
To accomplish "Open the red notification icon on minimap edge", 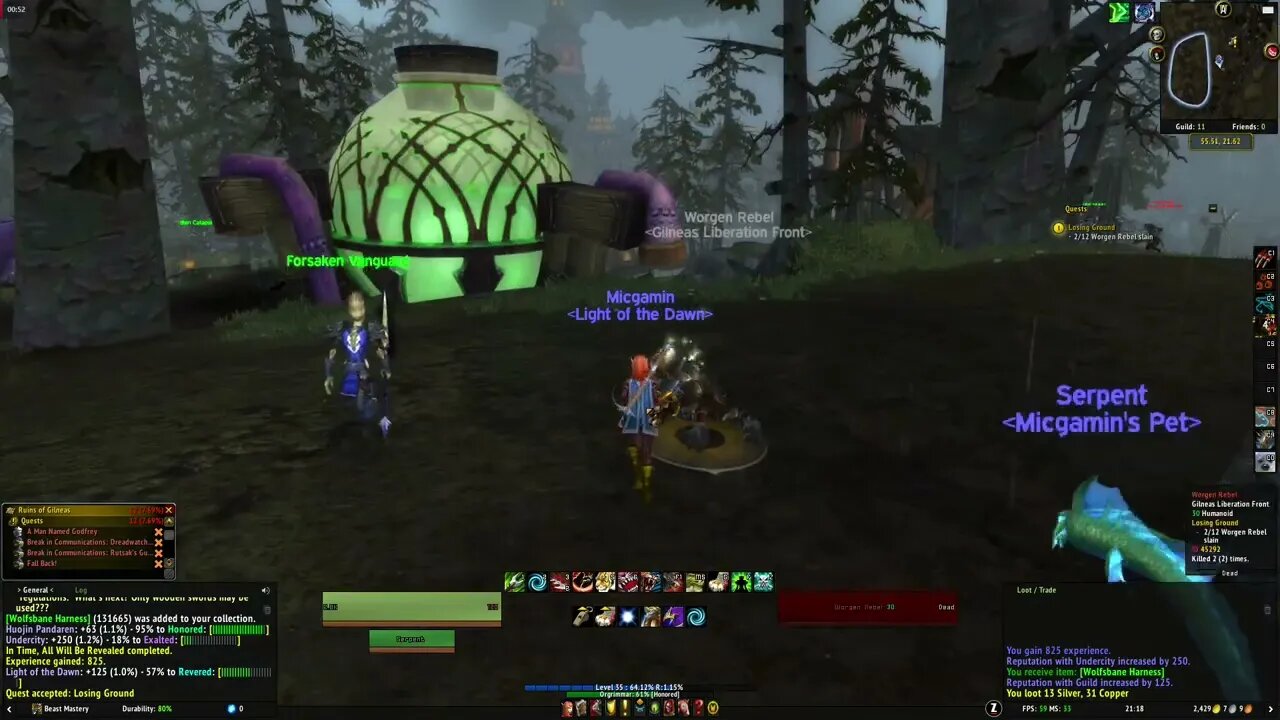I will click(1270, 51).
